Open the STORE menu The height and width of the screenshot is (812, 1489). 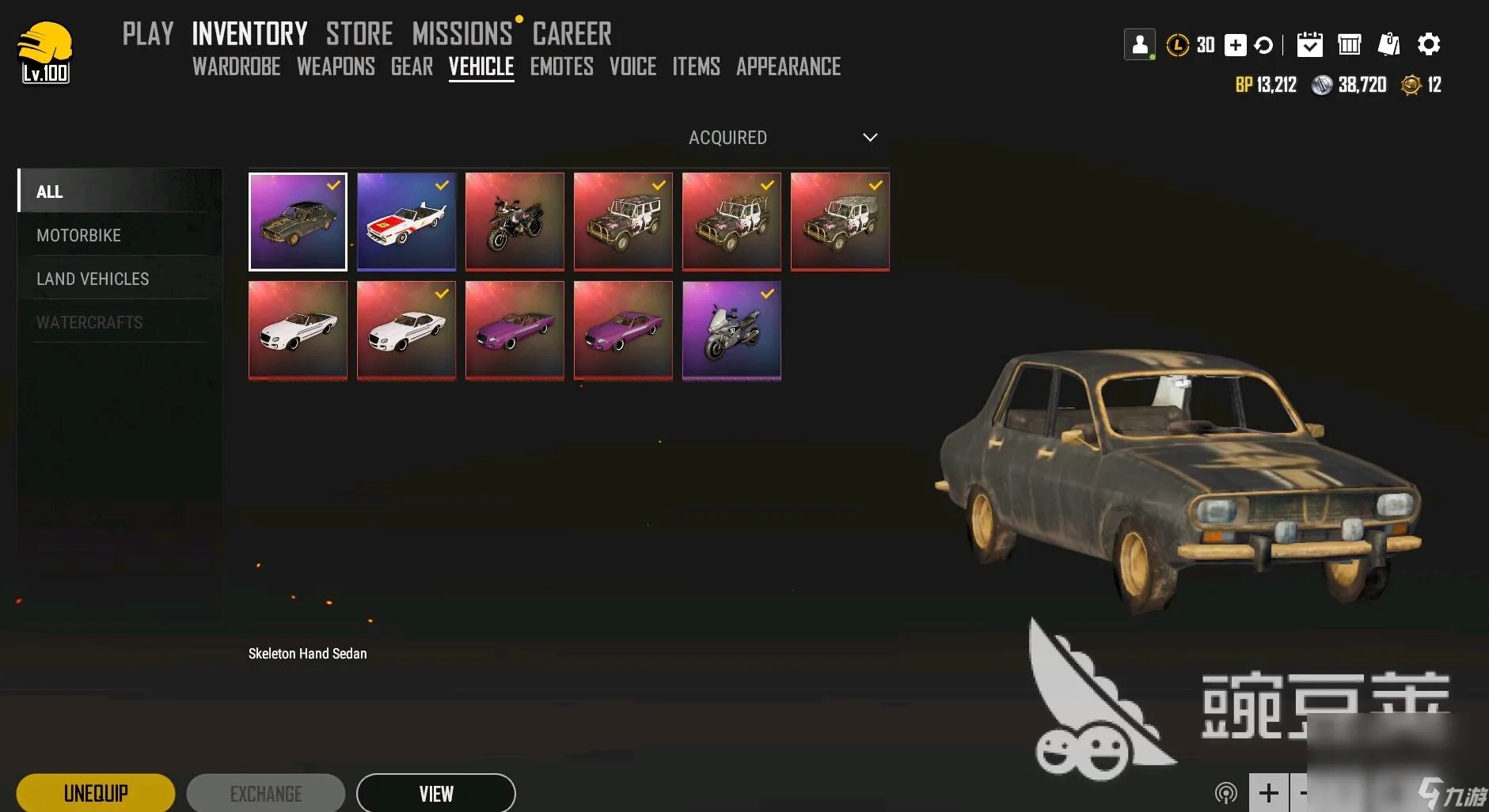(360, 32)
